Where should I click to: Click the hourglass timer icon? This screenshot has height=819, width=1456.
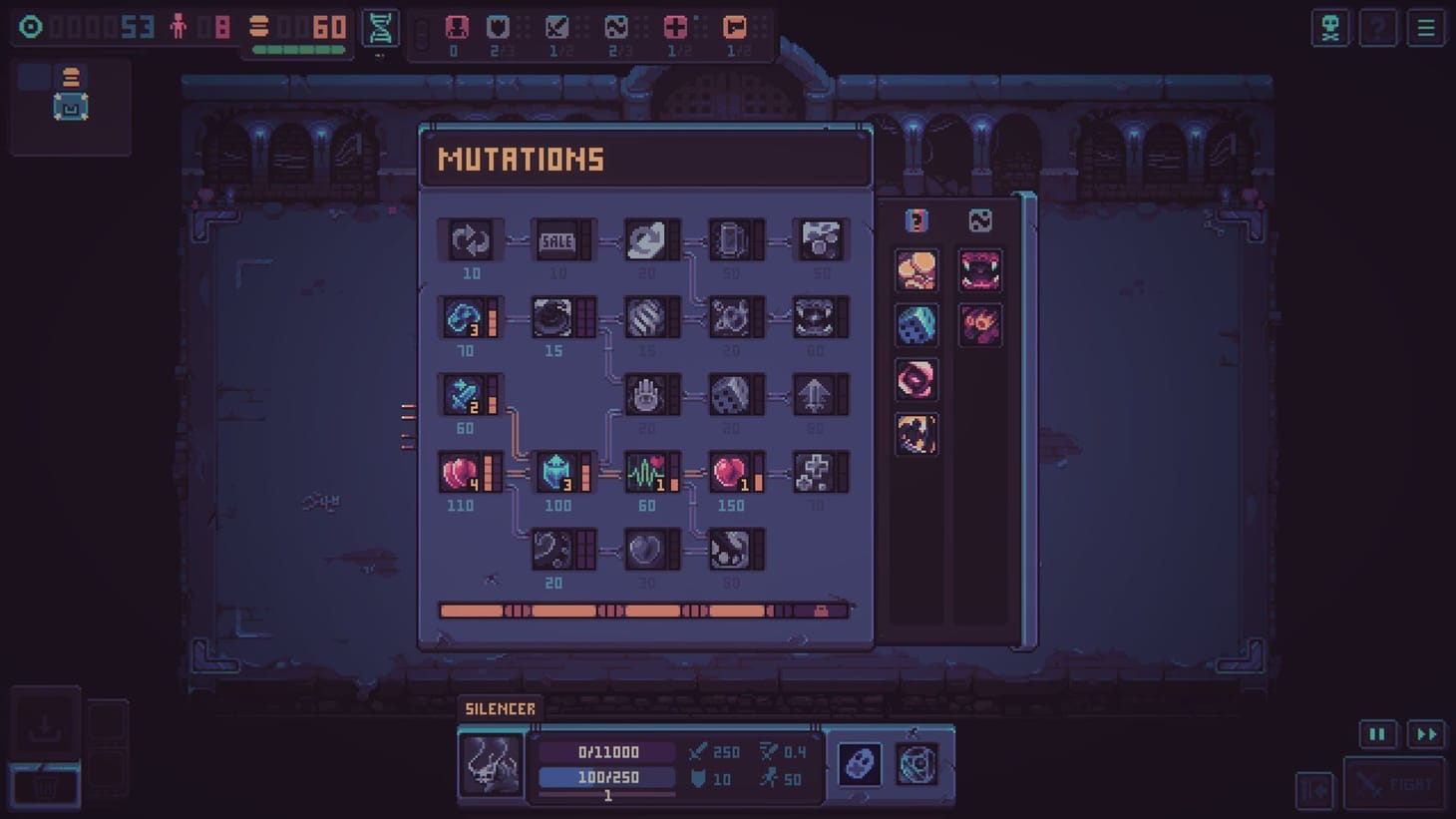pos(380,28)
